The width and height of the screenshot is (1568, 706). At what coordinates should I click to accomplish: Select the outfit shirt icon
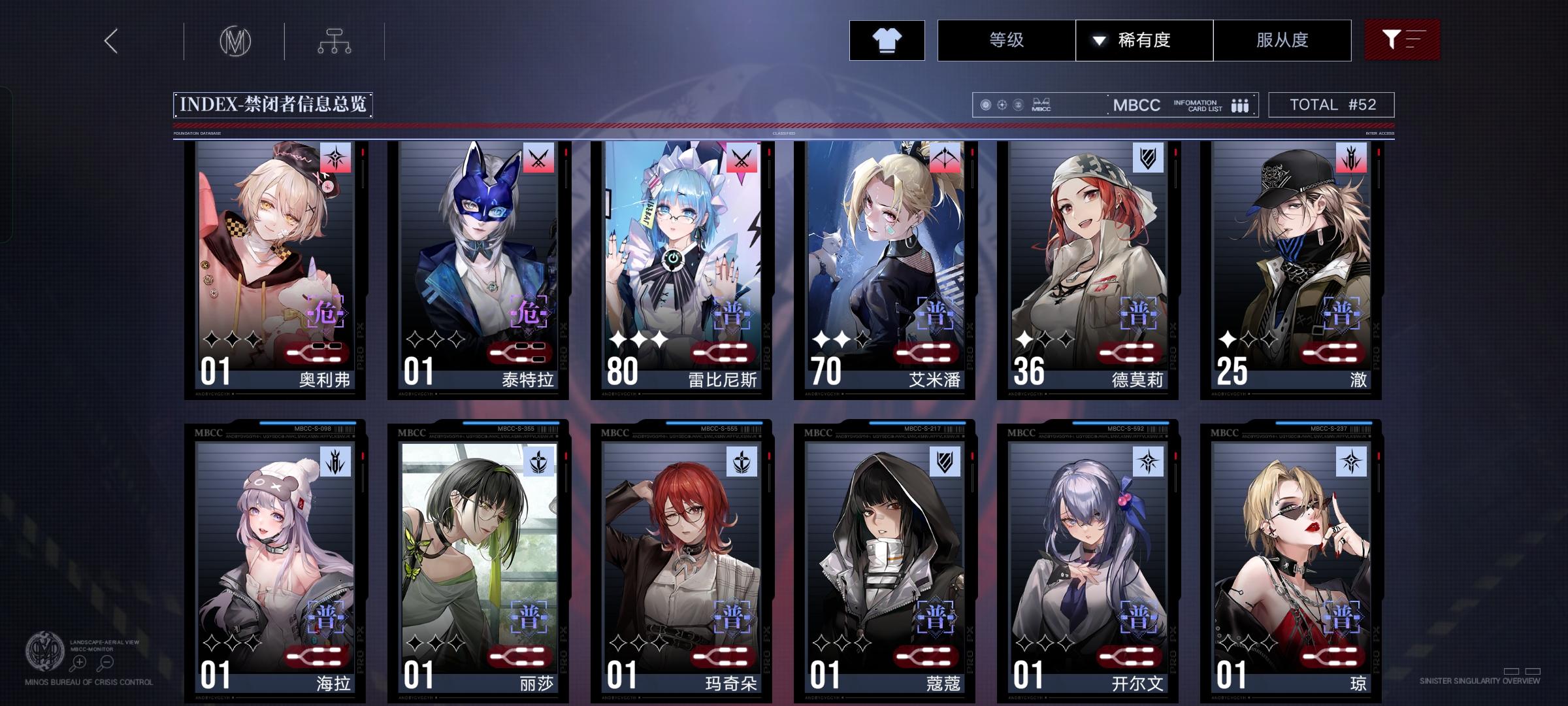click(x=886, y=40)
